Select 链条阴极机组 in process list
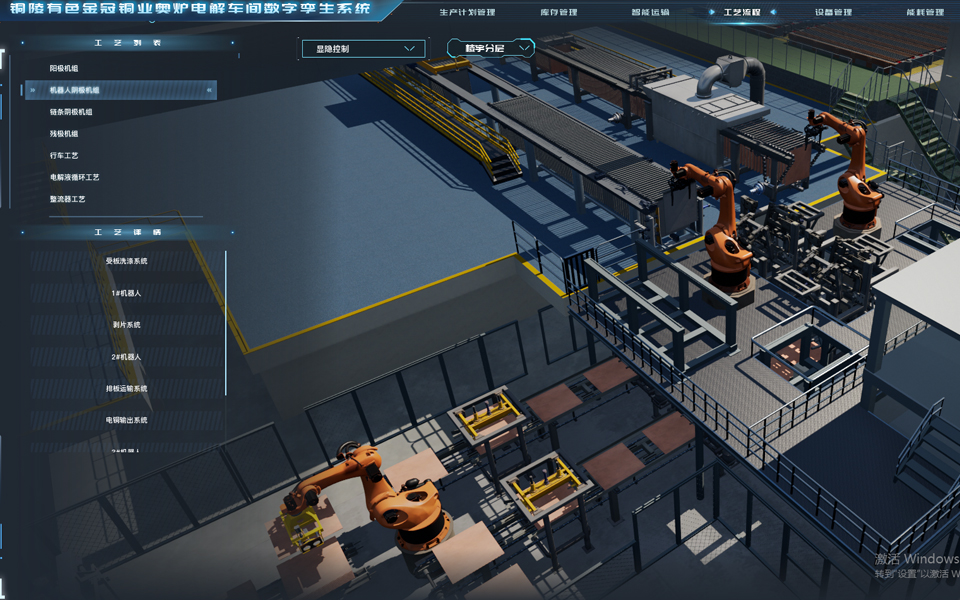The image size is (960, 600). 71,112
